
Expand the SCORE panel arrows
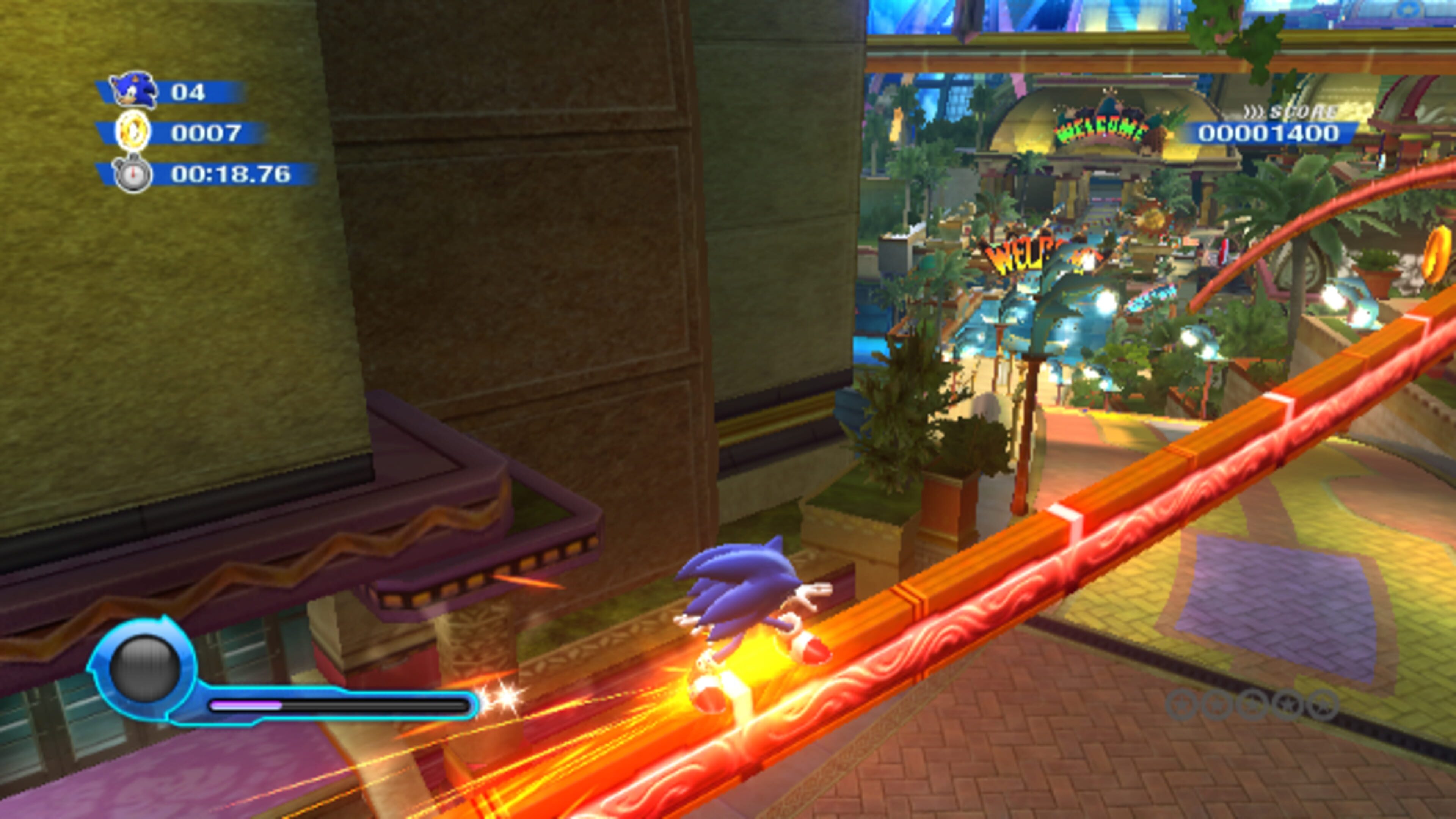coord(1255,112)
